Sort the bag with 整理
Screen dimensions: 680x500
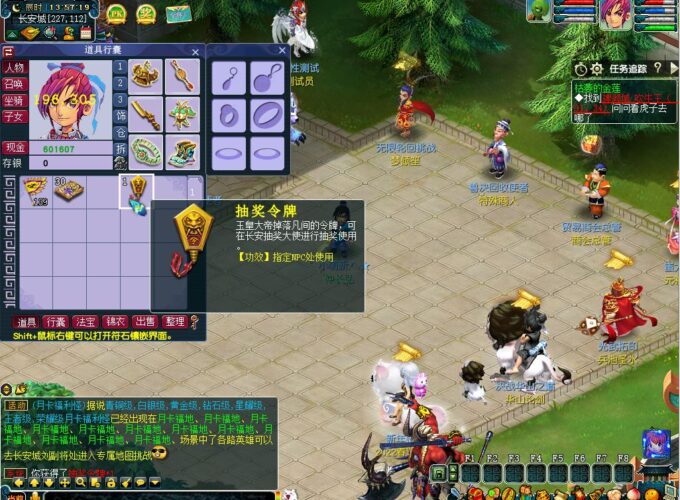point(174,322)
